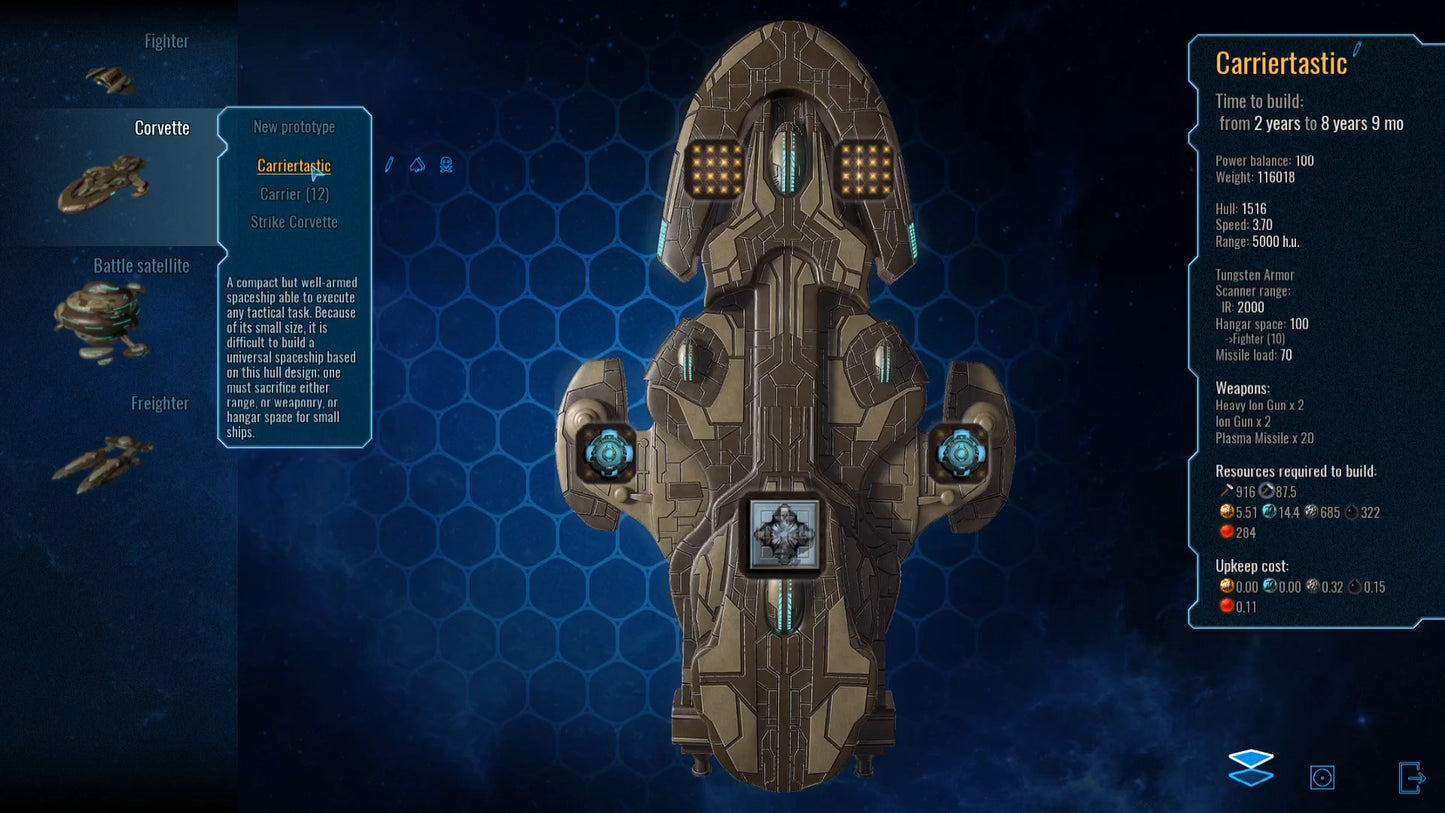Choose the Carrier (12) prototype
The image size is (1445, 813).
(293, 194)
